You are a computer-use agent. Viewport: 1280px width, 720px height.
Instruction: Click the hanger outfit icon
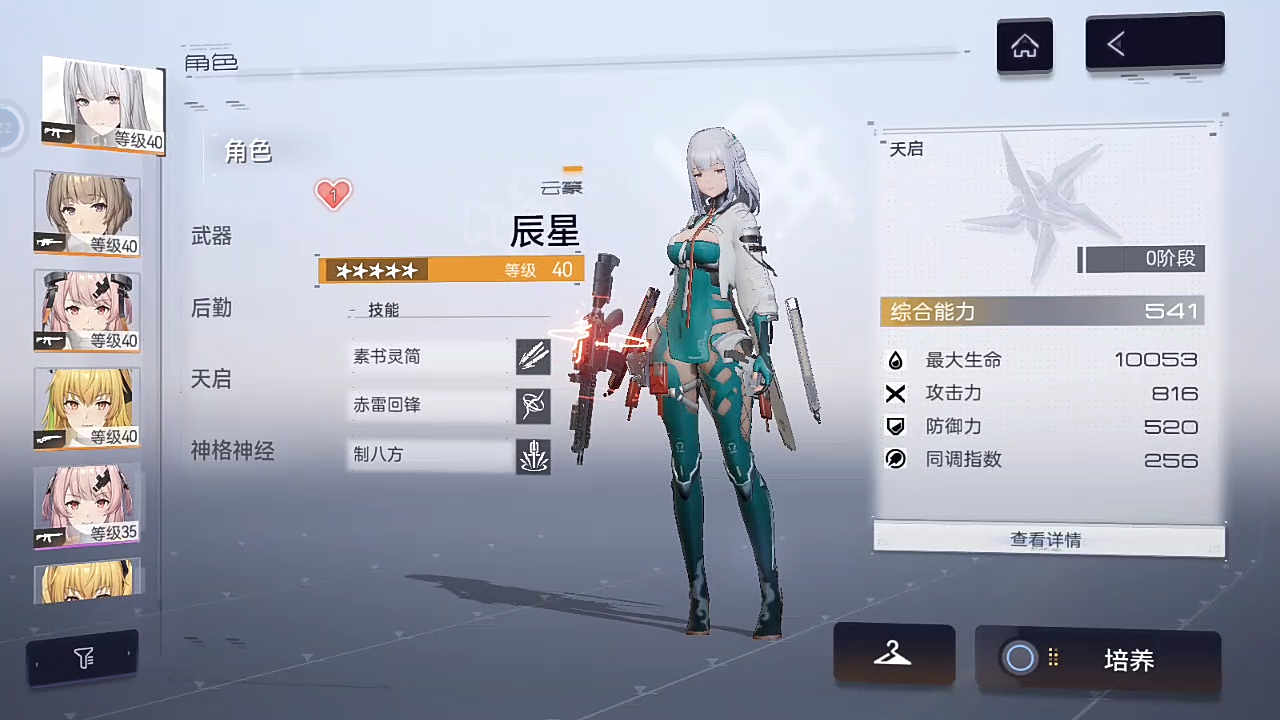pyautogui.click(x=893, y=655)
